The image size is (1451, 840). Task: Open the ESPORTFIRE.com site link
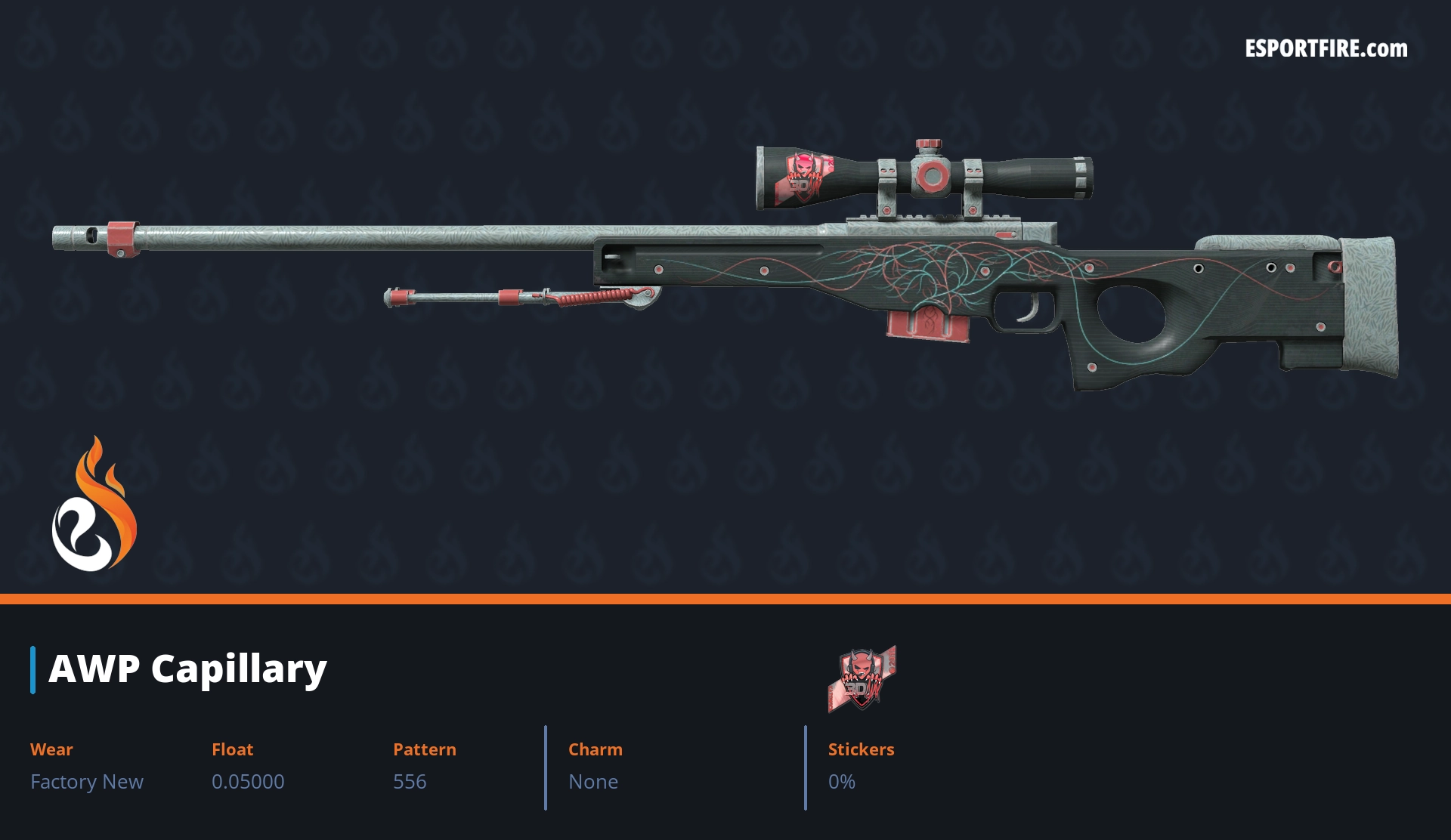click(x=1326, y=49)
